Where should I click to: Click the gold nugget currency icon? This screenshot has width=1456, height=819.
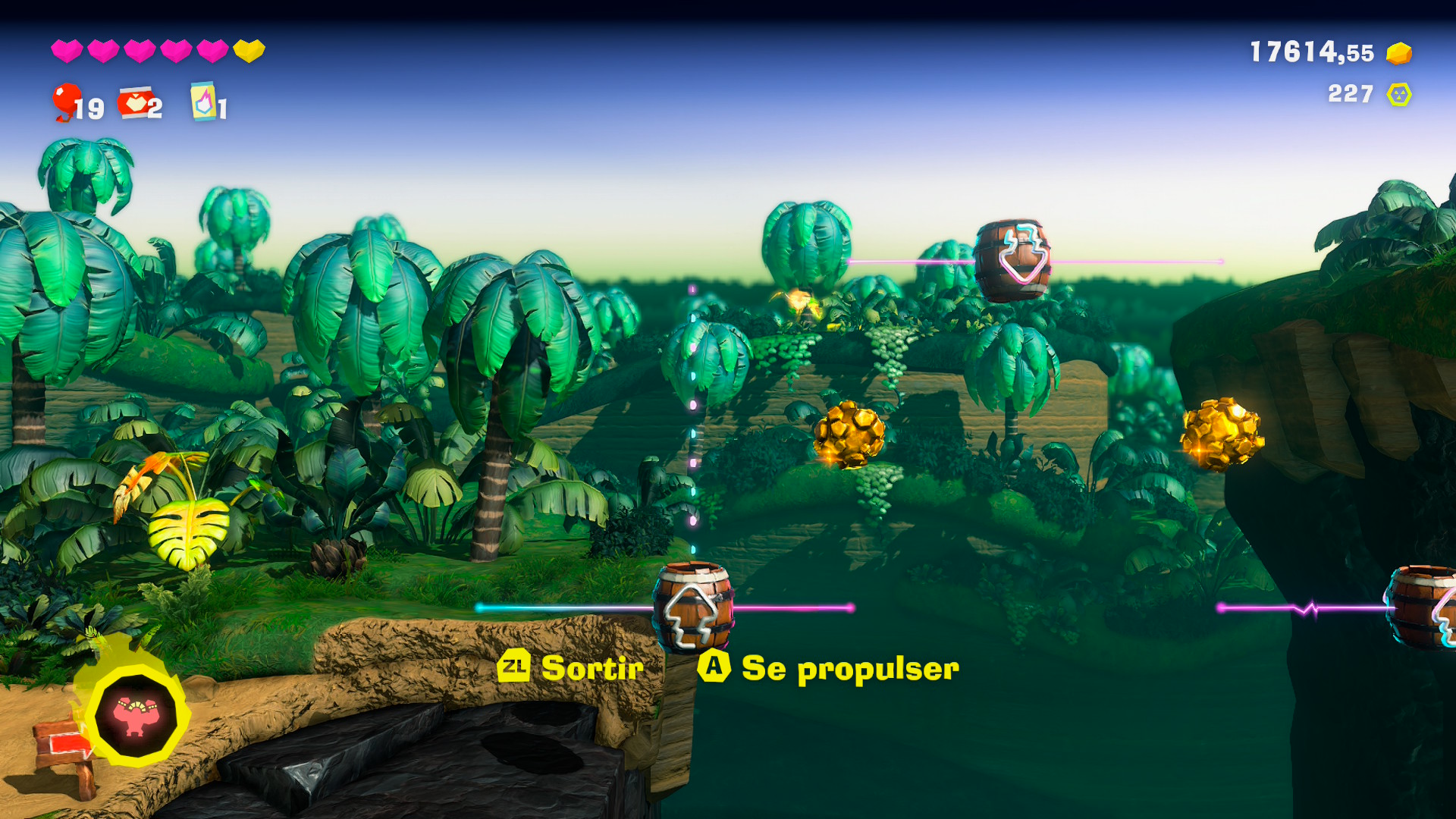[1398, 53]
